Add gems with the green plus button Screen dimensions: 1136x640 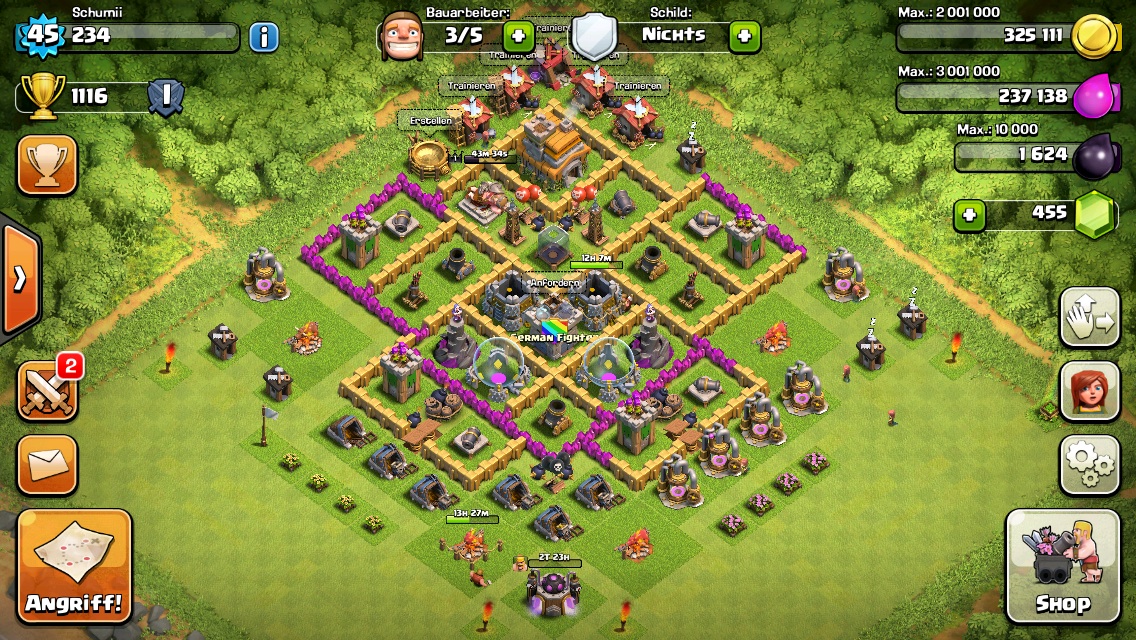click(969, 215)
